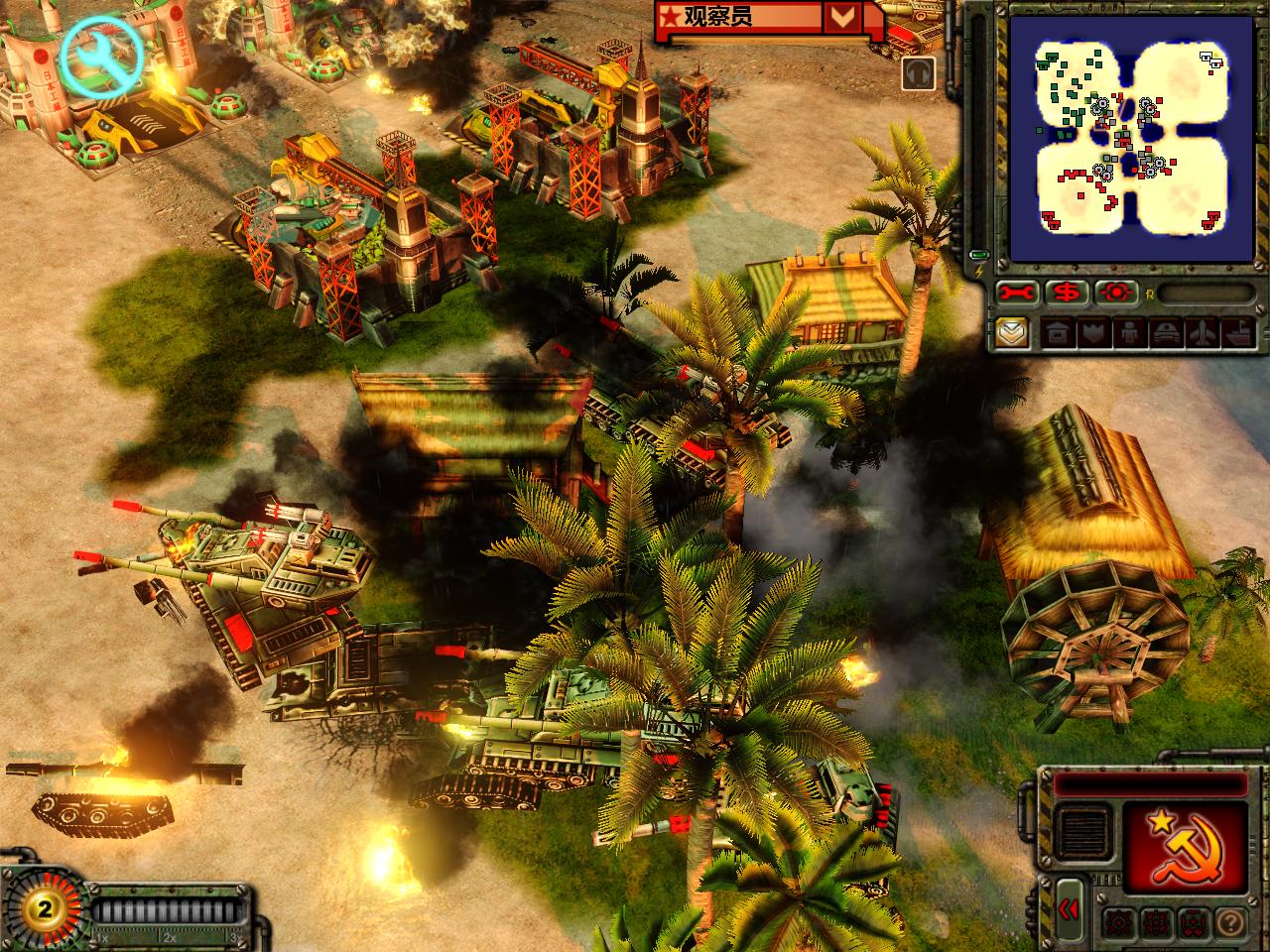Switch to the structures production tab
This screenshot has width=1270, height=952.
point(1058,334)
